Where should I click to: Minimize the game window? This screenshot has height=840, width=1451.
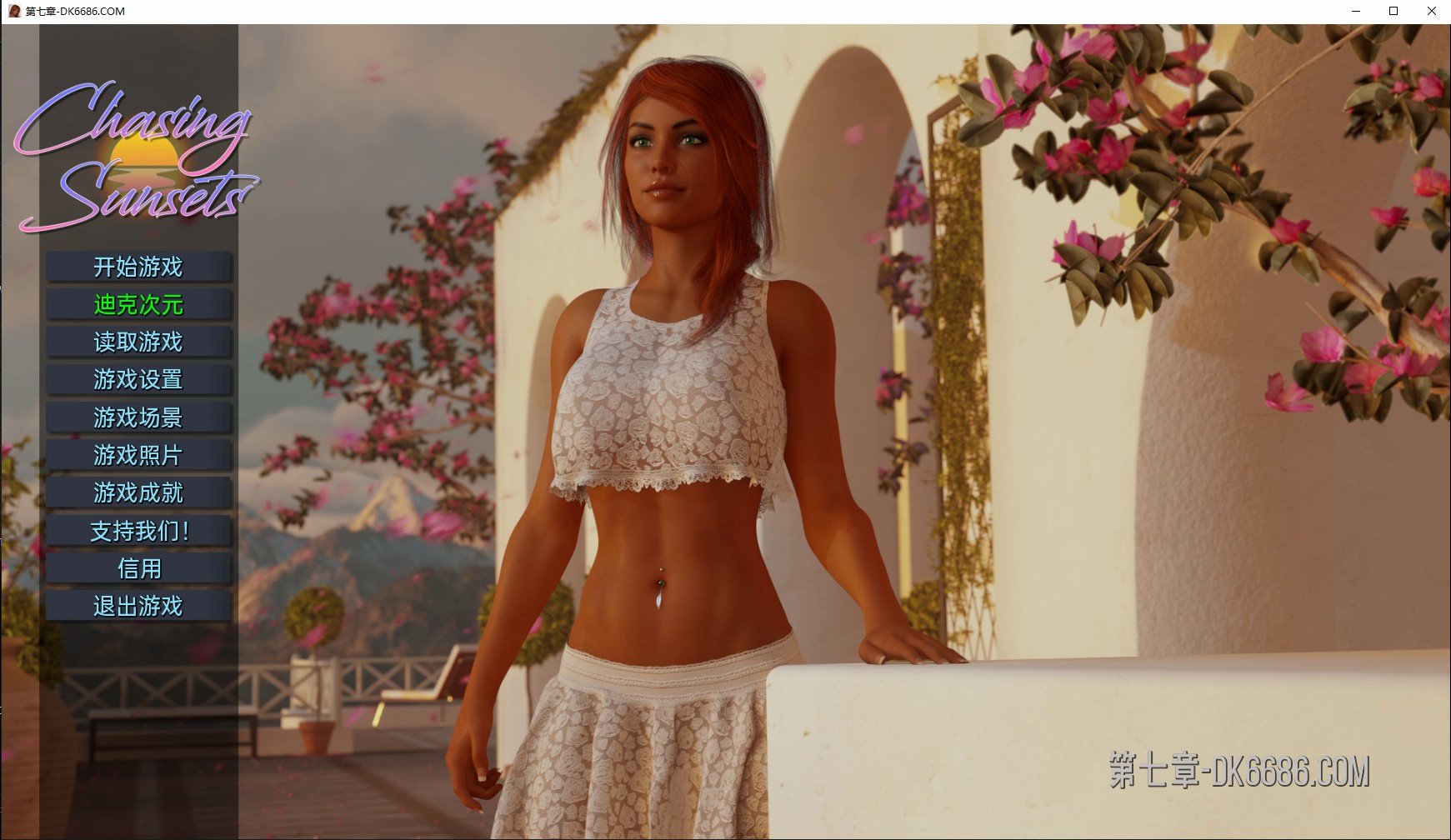1353,11
